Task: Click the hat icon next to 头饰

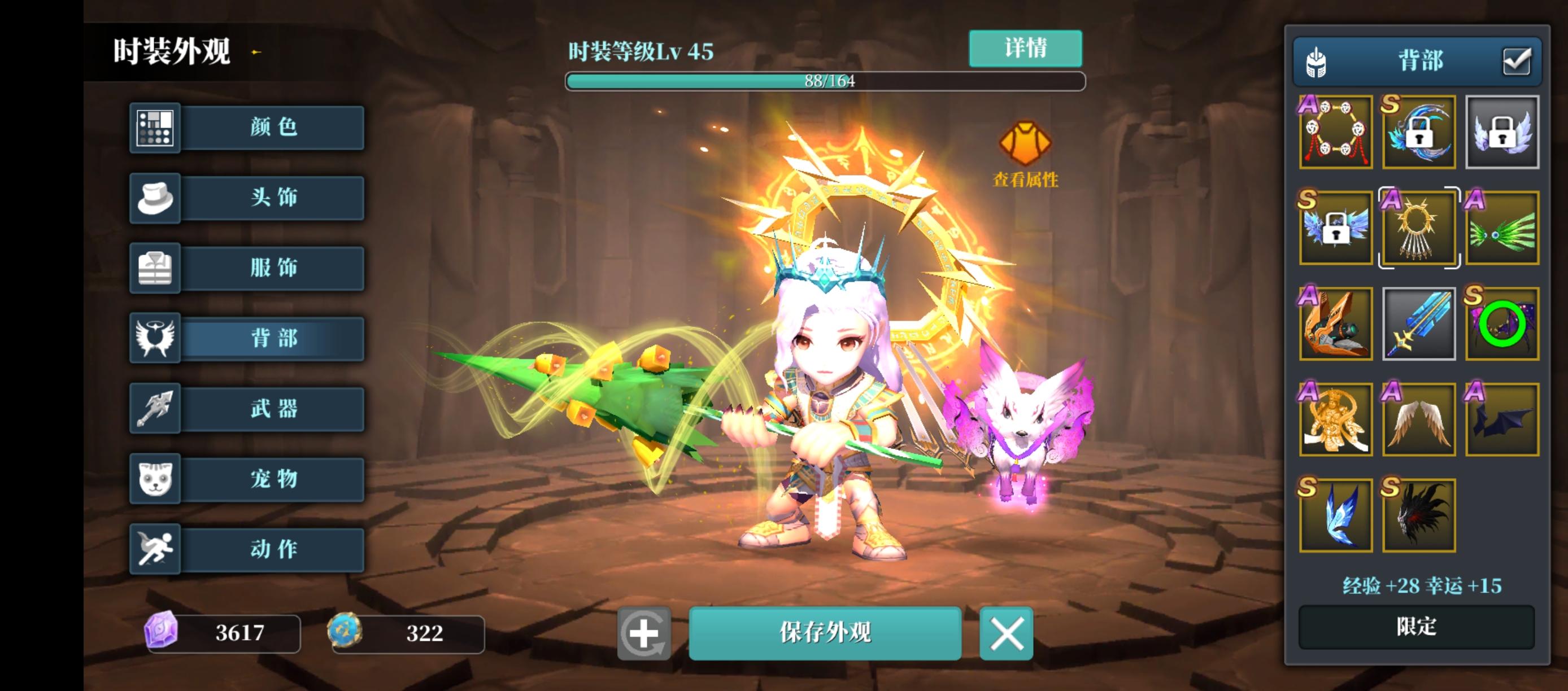Action: coord(155,198)
